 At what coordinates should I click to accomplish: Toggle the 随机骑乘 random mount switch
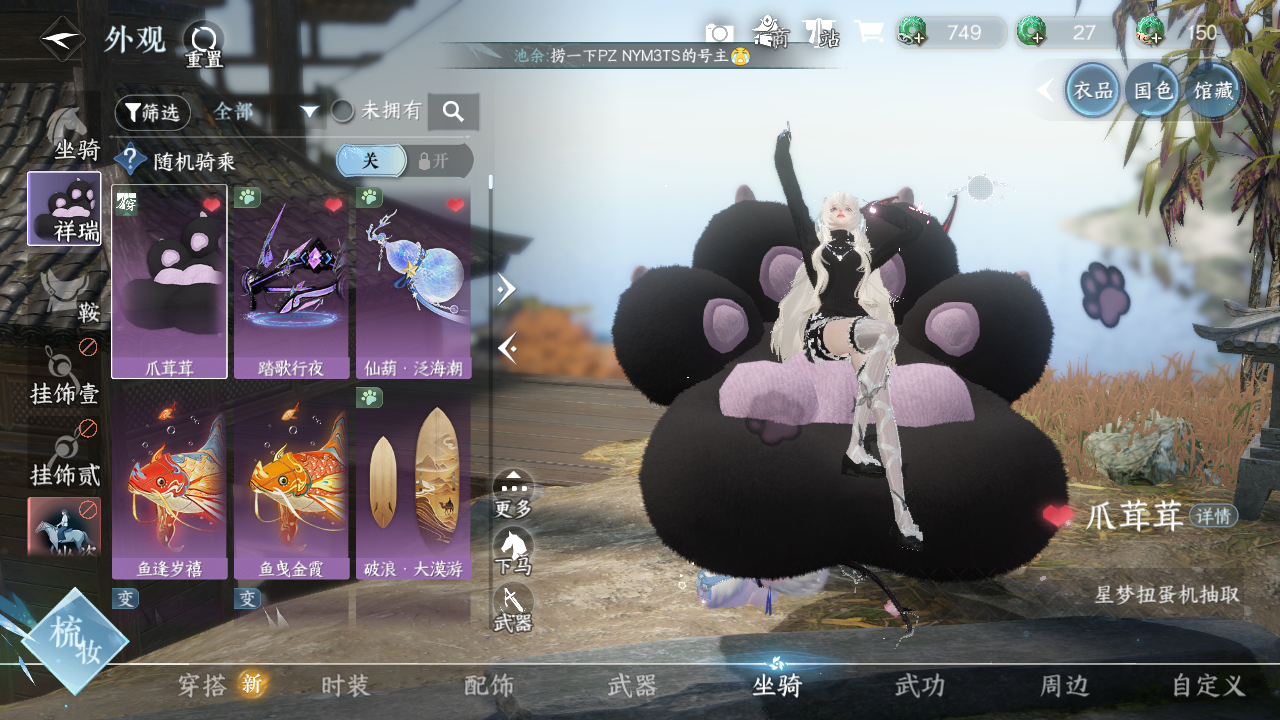click(403, 161)
